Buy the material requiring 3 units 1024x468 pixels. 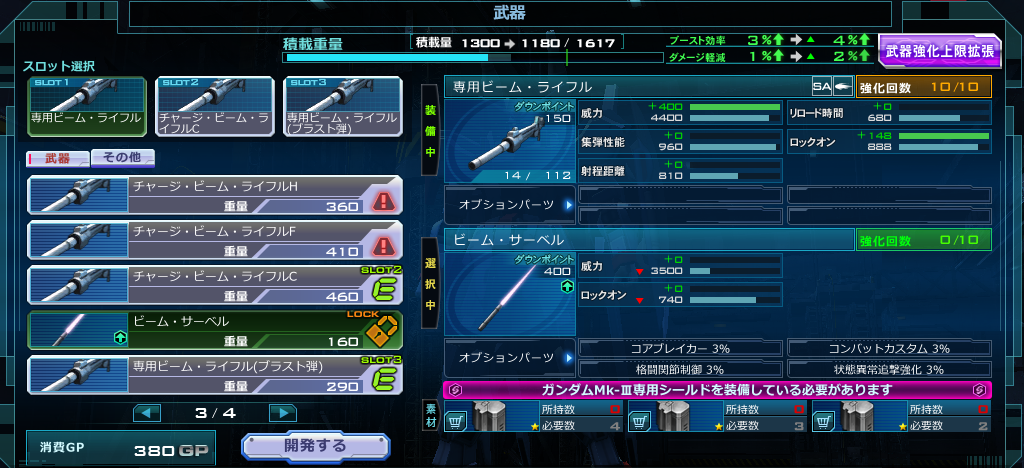tap(641, 423)
